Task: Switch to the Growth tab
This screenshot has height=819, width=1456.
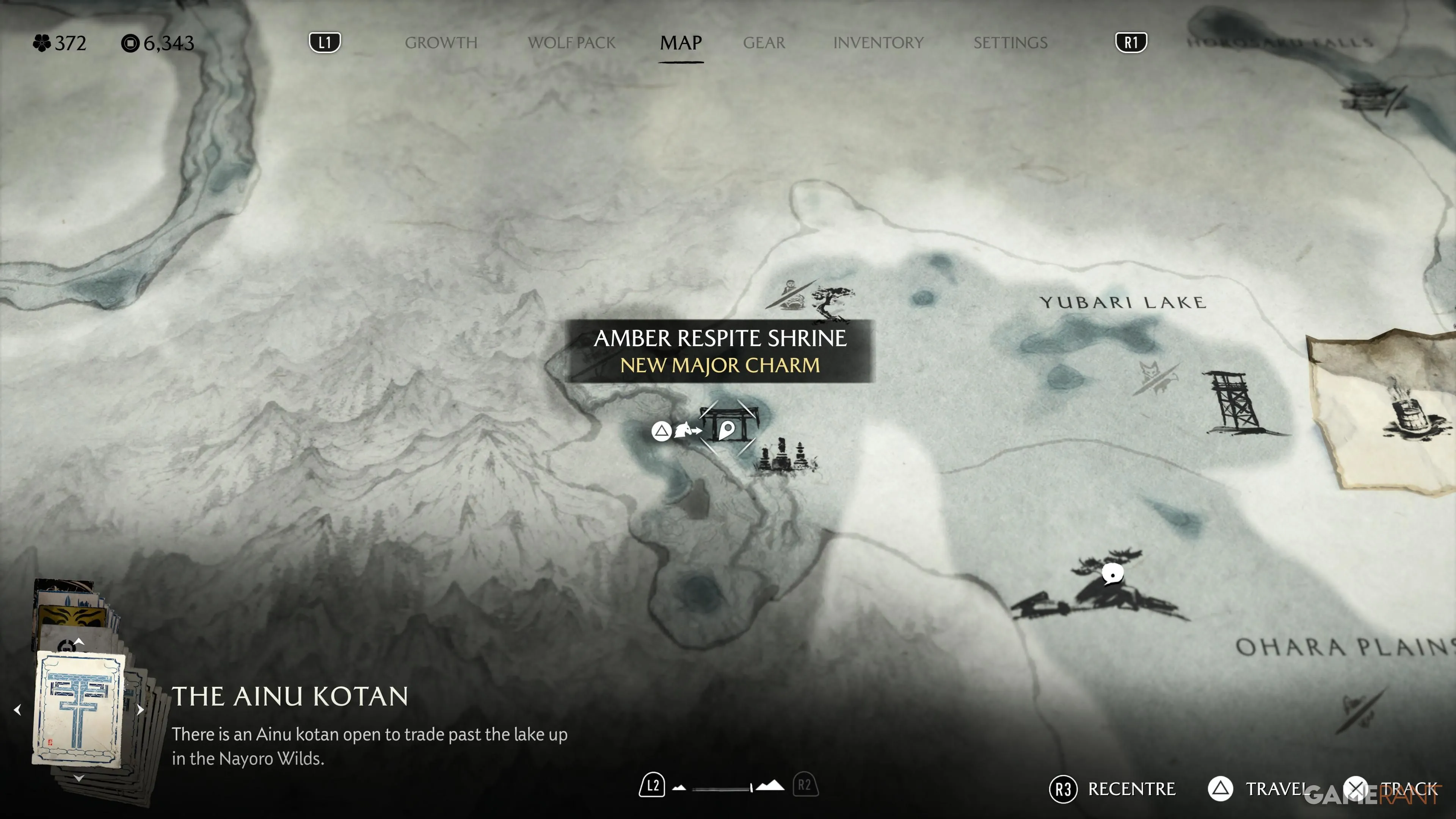Action: tap(441, 42)
